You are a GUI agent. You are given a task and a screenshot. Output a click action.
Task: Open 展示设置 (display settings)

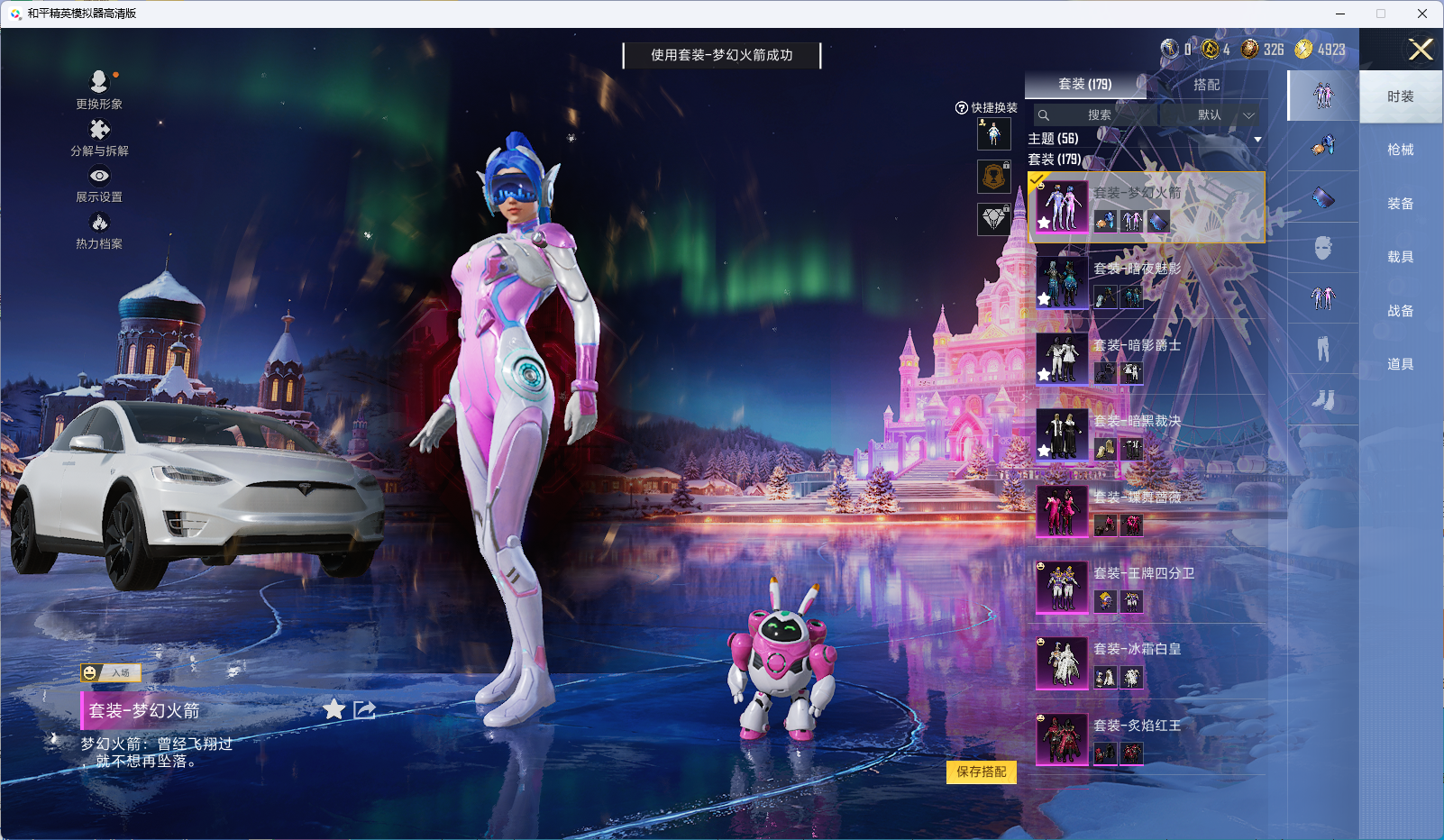(99, 184)
